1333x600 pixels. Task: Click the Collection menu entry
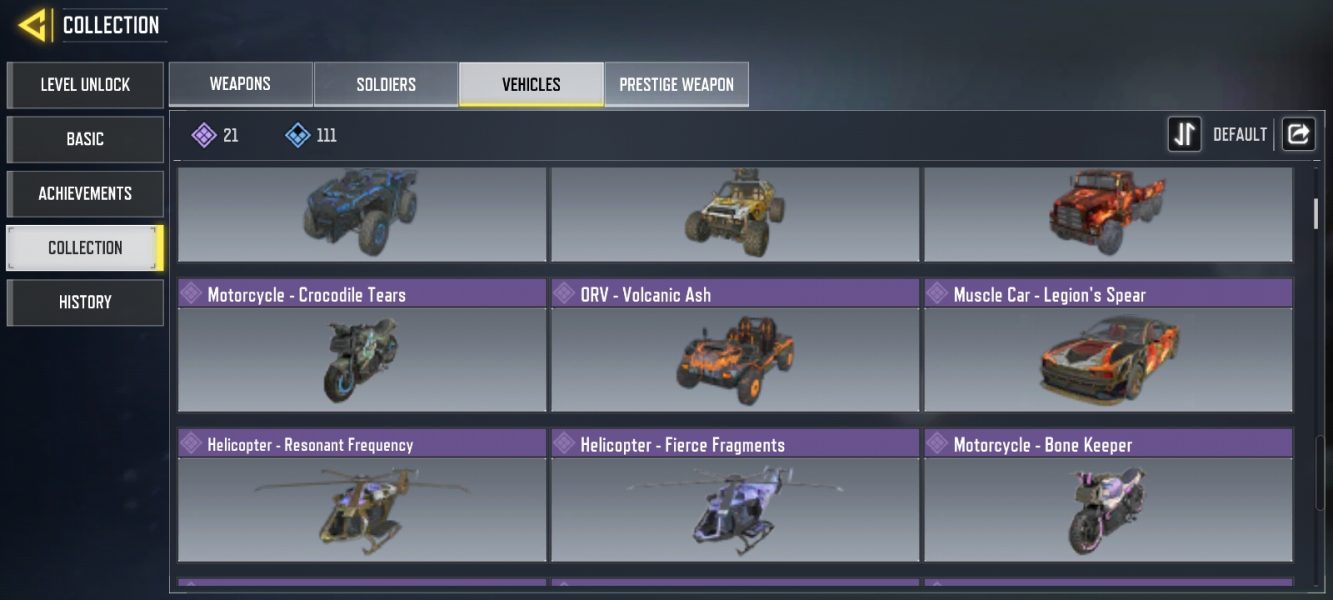(85, 248)
